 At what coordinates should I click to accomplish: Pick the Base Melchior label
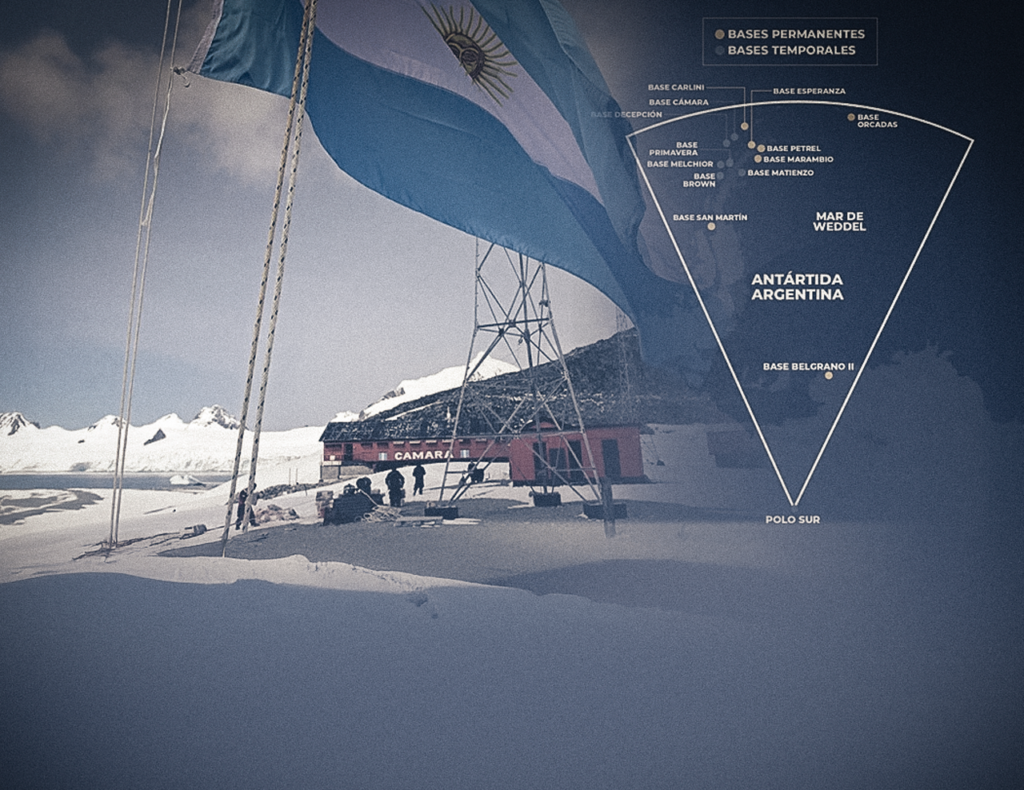click(x=679, y=164)
